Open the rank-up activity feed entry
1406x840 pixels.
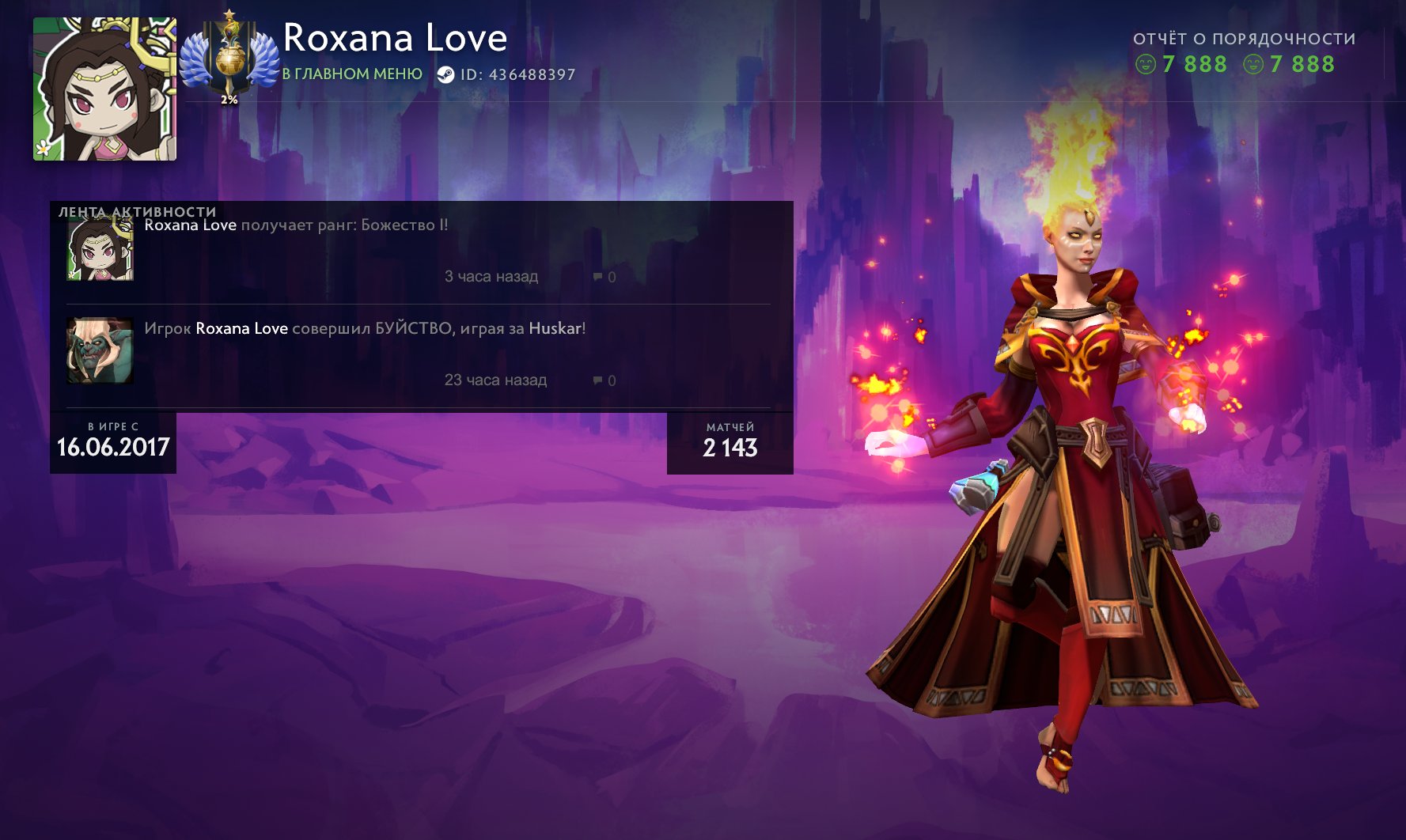(x=296, y=225)
